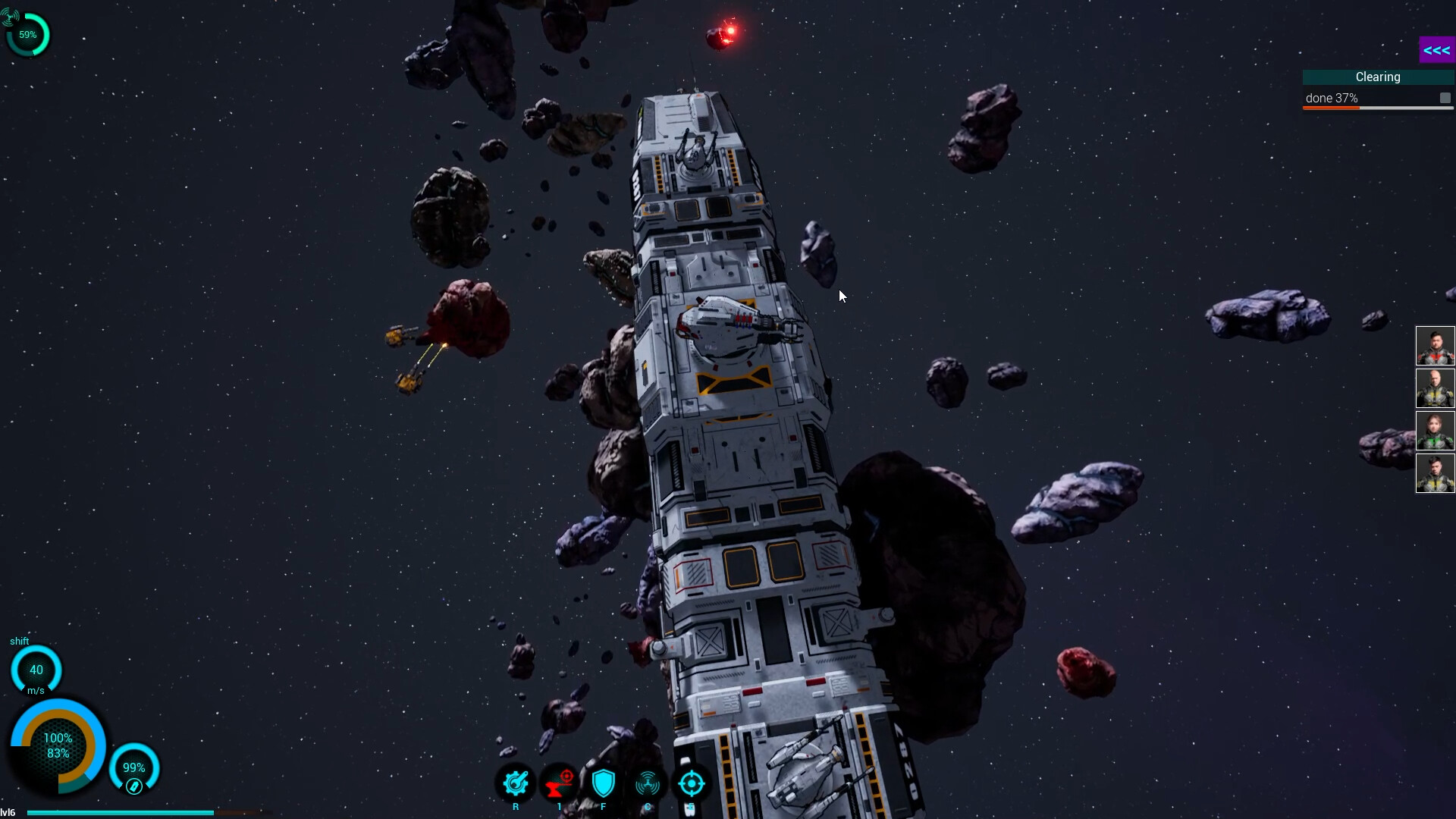Activate the red anvil crafting ability
The height and width of the screenshot is (819, 1456).
point(560,783)
